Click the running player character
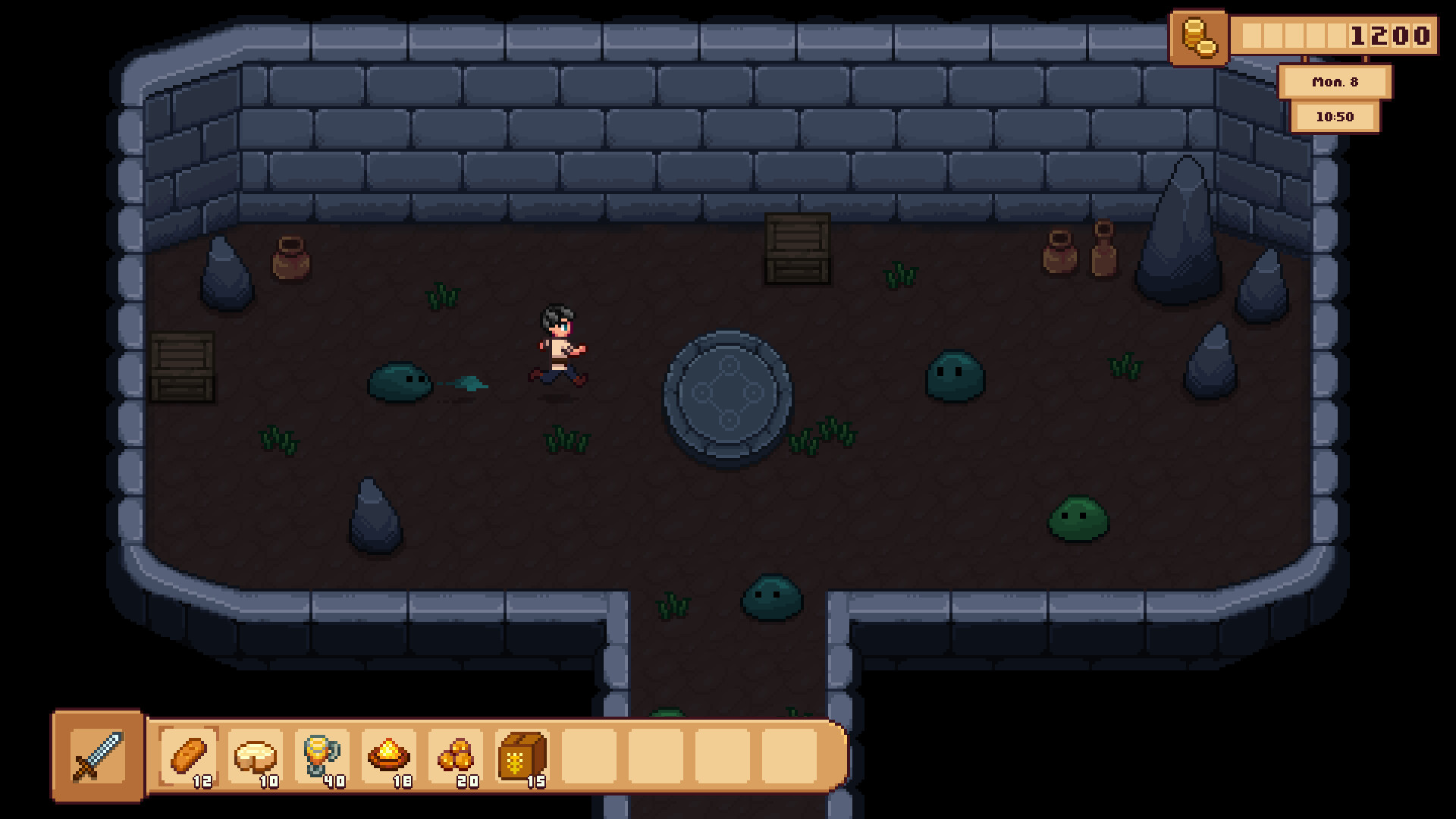The image size is (1456, 819). (559, 345)
